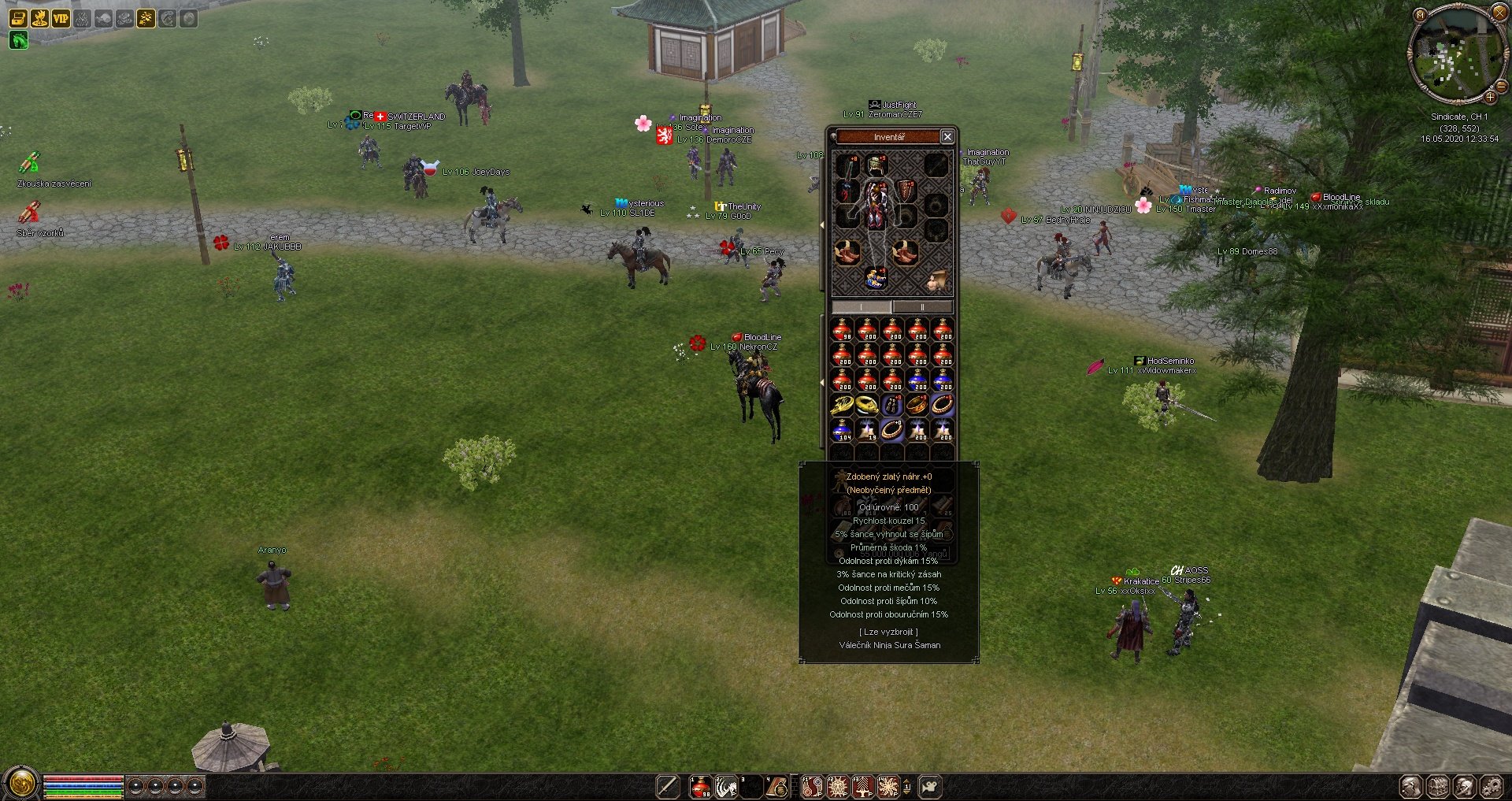Image resolution: width=1512 pixels, height=801 pixels.
Task: Select the equipped helmet slot
Action: pos(876,165)
